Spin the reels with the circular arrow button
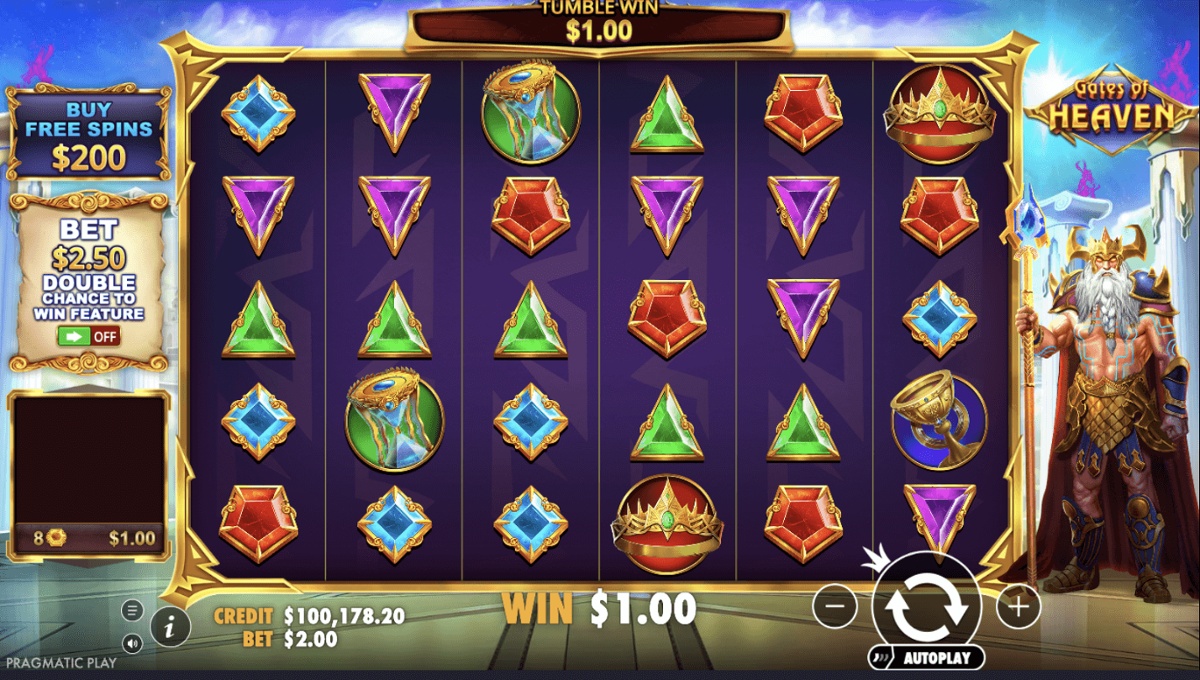The image size is (1200, 680). click(926, 604)
